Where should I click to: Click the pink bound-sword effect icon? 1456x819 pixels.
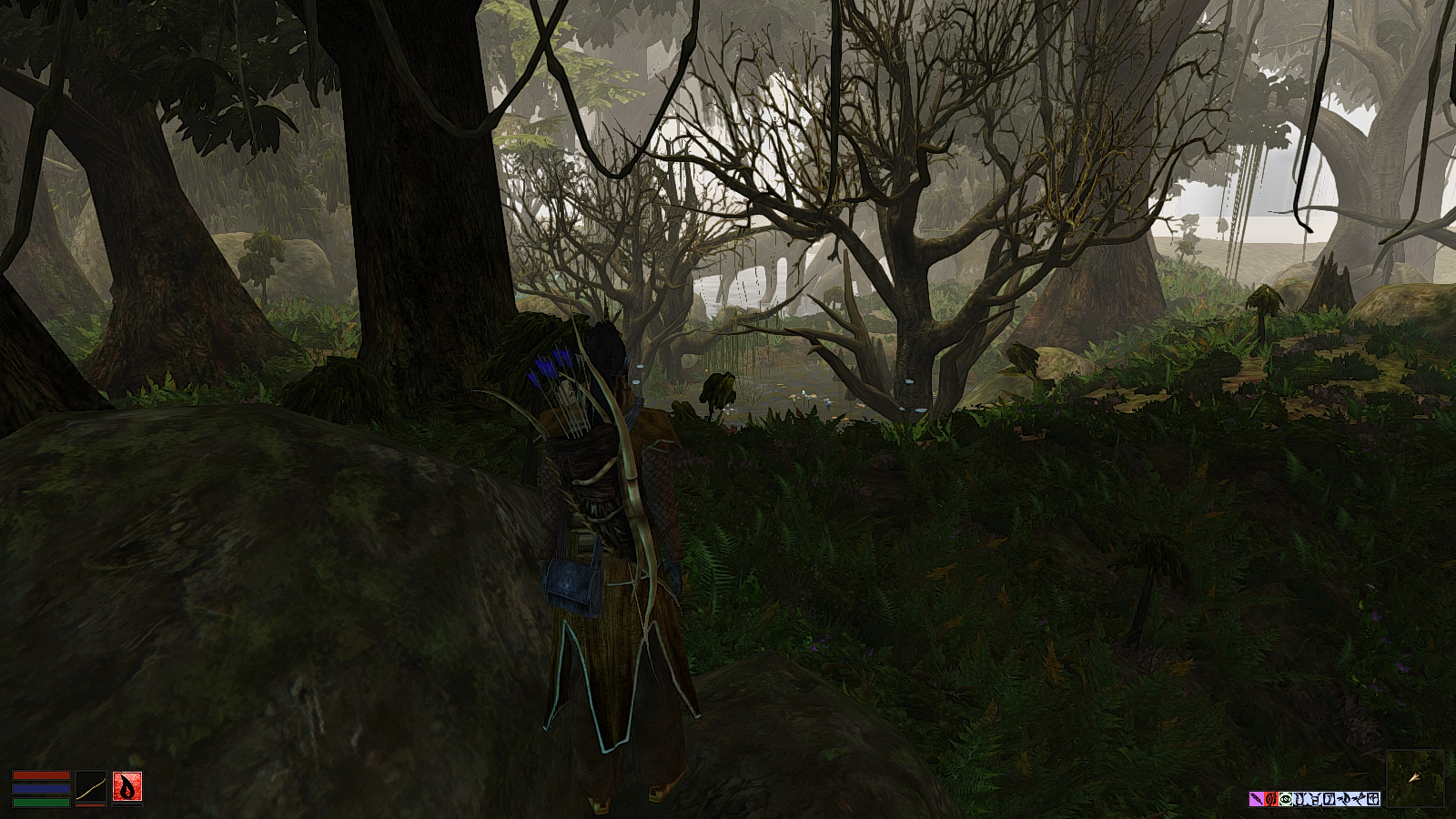[1256, 798]
